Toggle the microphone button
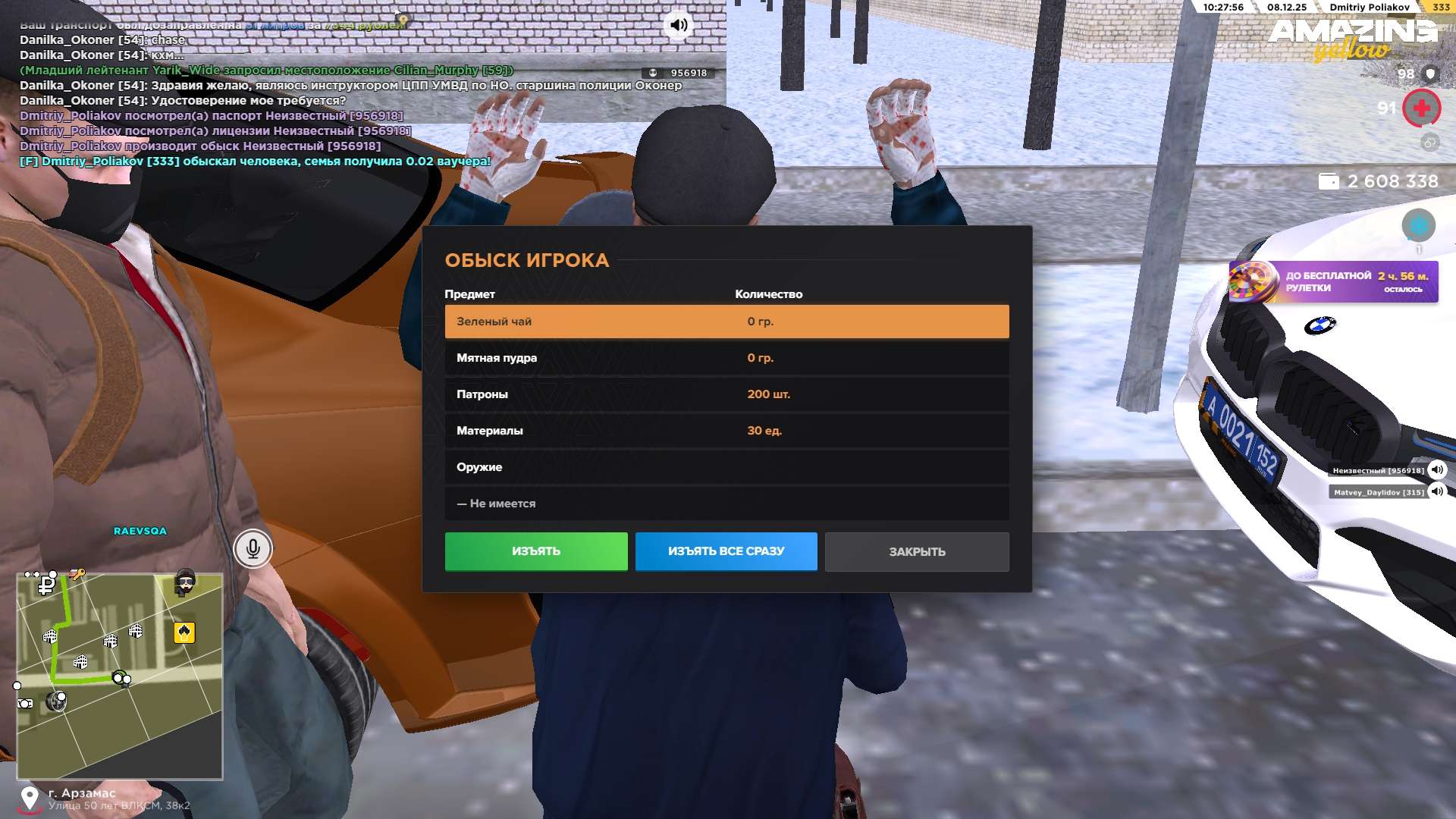The image size is (1456, 819). click(253, 548)
